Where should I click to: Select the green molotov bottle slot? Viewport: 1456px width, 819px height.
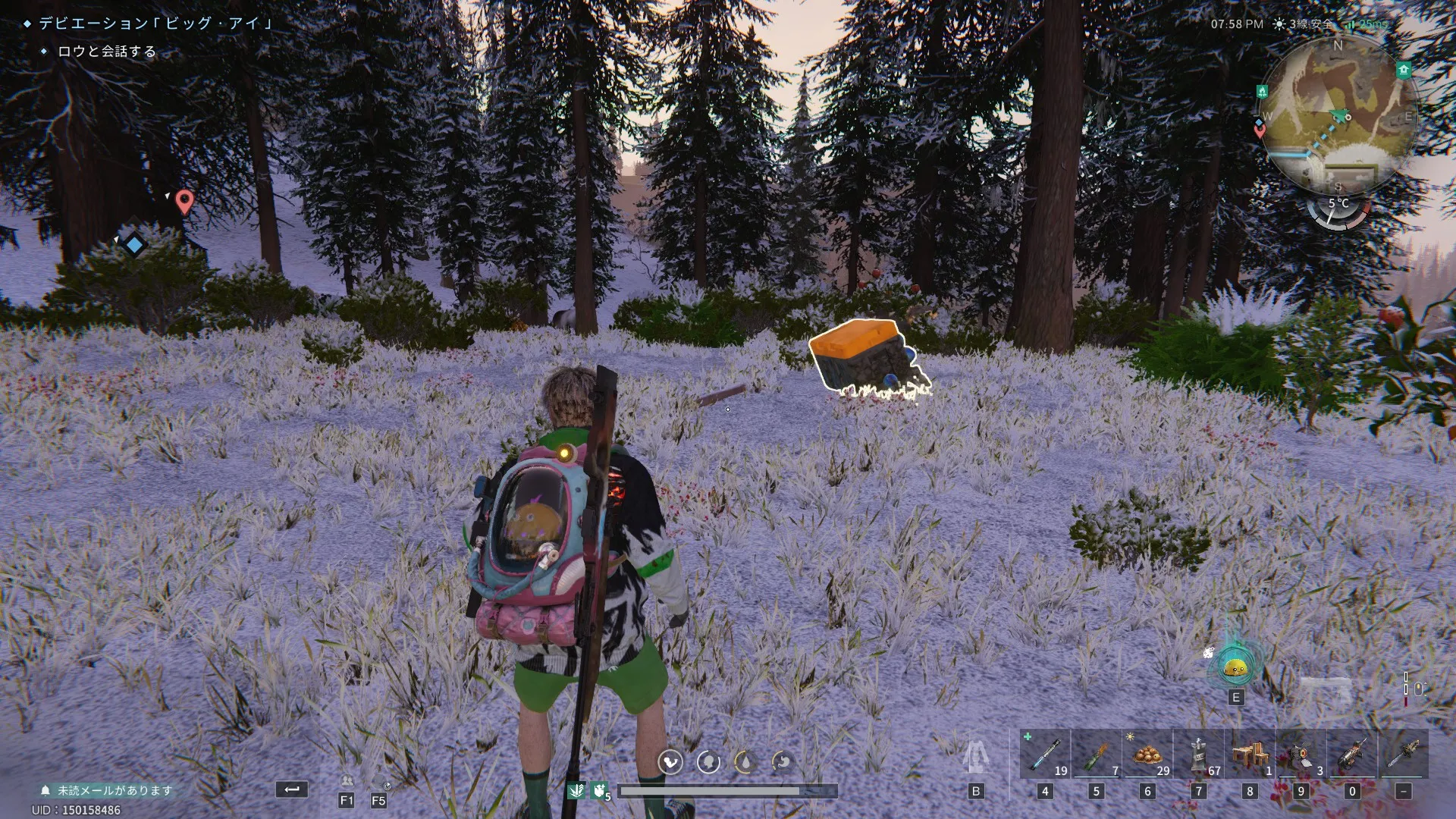[x=1097, y=754]
